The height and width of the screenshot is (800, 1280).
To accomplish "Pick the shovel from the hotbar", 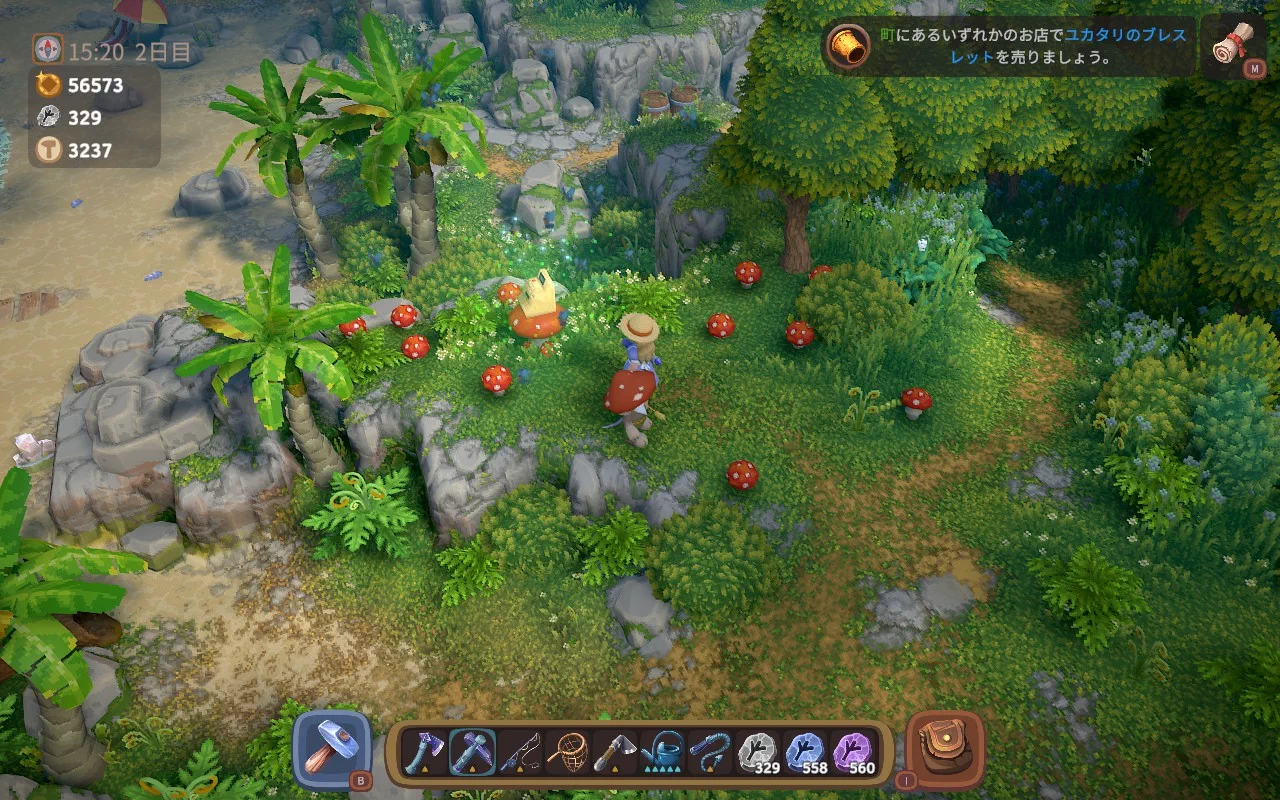I will (x=615, y=751).
